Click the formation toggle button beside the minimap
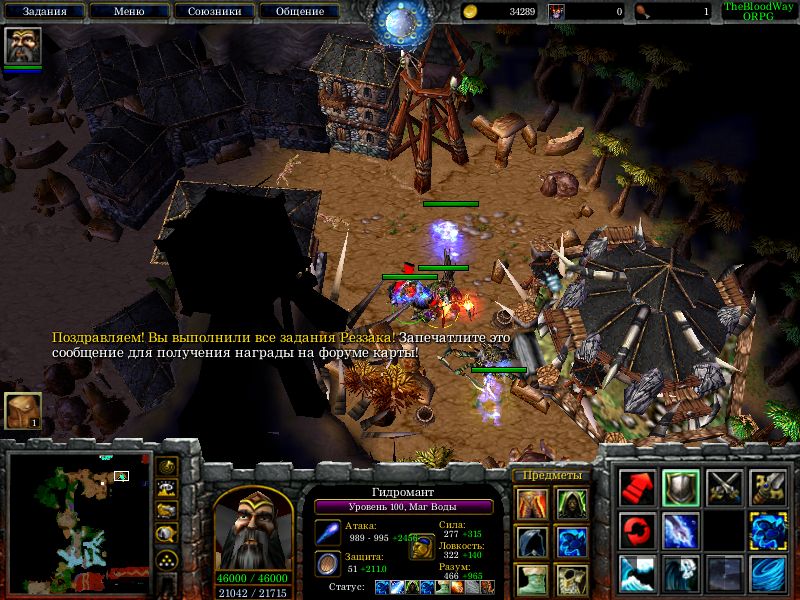The image size is (800, 600). 167,558
